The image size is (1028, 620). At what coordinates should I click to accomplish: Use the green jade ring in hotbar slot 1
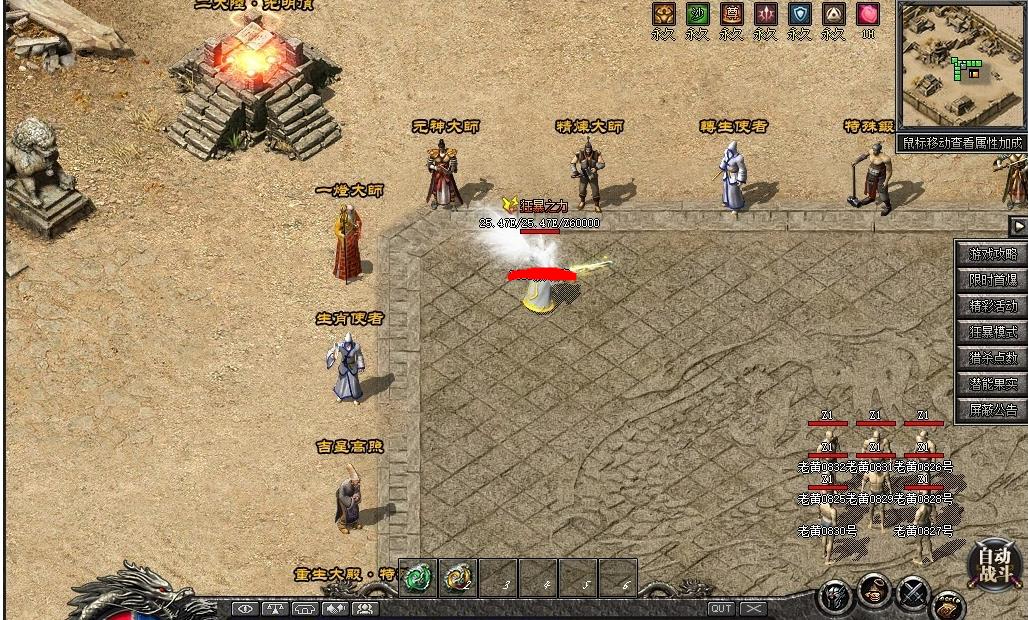(x=418, y=578)
